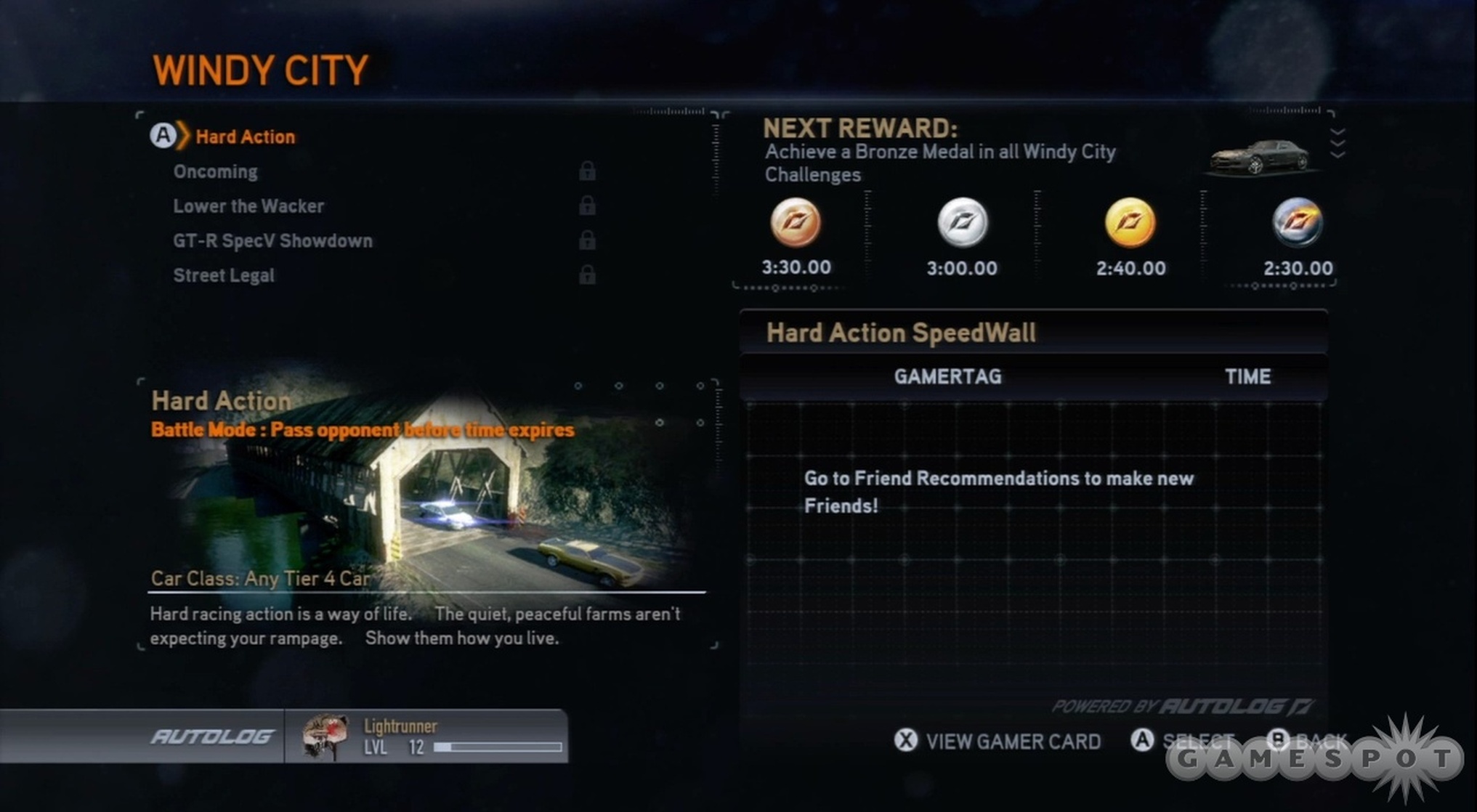
Task: Select the Lower the Wacker entry
Action: 248,206
